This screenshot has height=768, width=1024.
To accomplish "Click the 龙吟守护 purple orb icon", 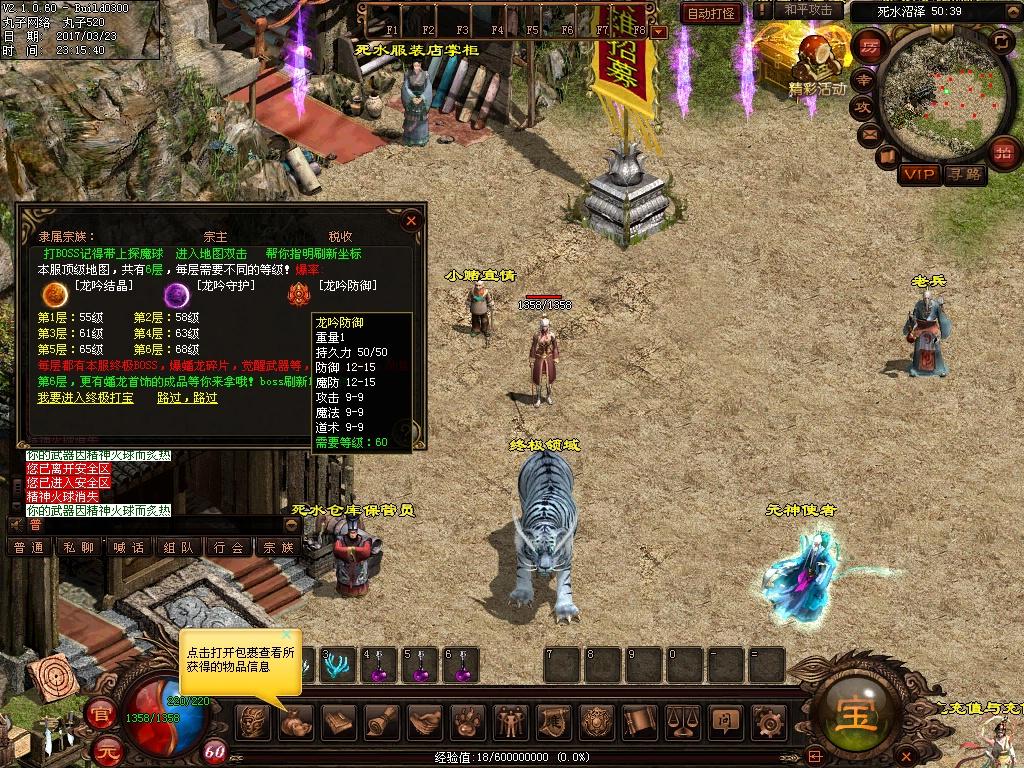I will click(x=177, y=293).
